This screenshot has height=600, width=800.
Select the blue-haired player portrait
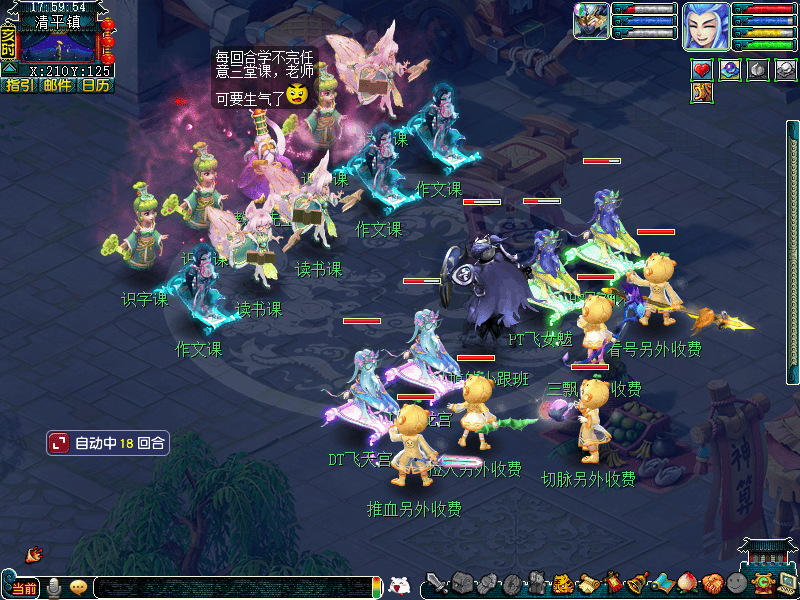pos(706,26)
